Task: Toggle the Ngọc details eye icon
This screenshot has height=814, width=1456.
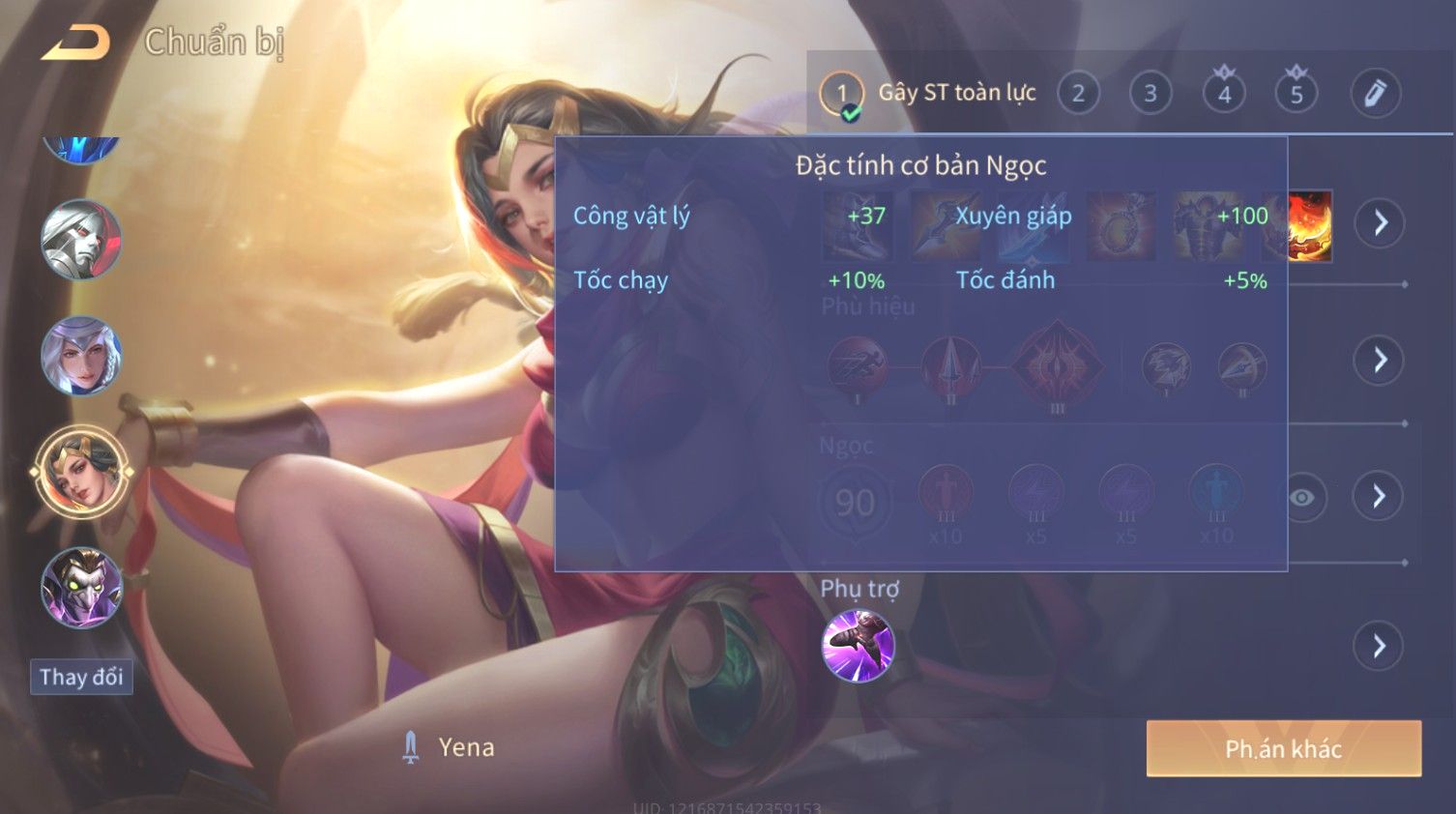Action: (x=1303, y=497)
